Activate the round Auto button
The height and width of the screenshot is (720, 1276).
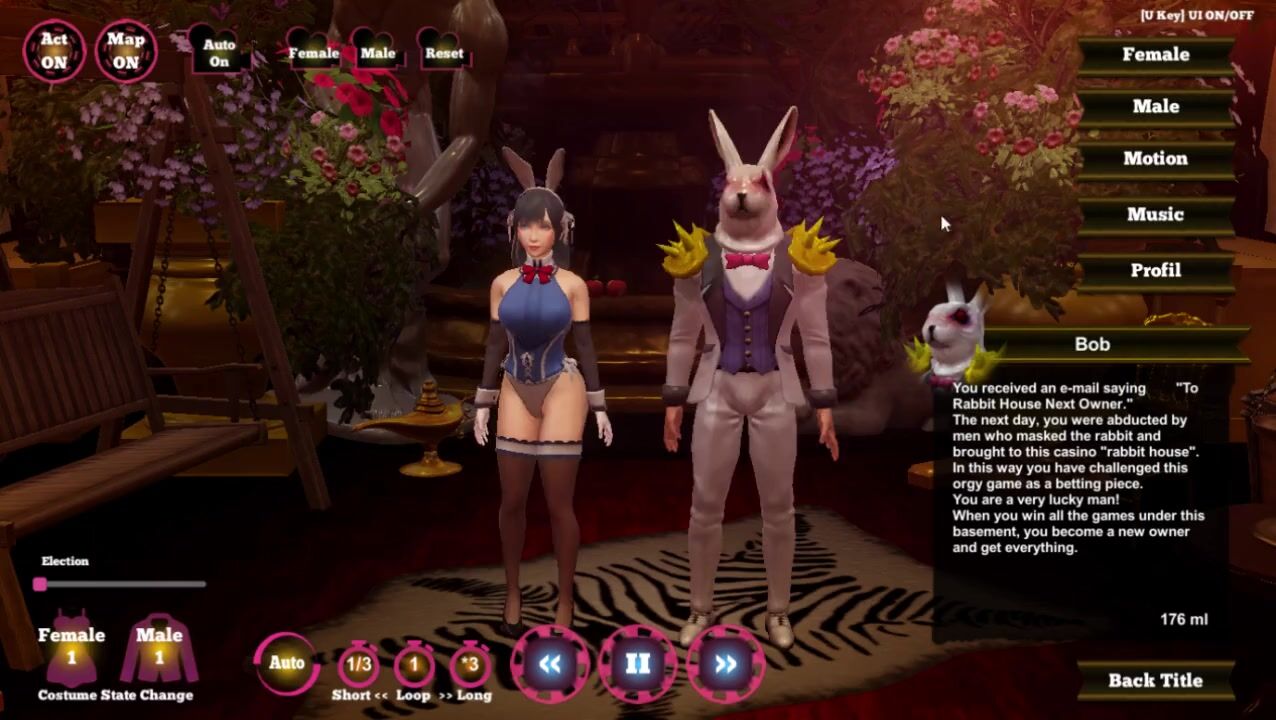pos(287,663)
